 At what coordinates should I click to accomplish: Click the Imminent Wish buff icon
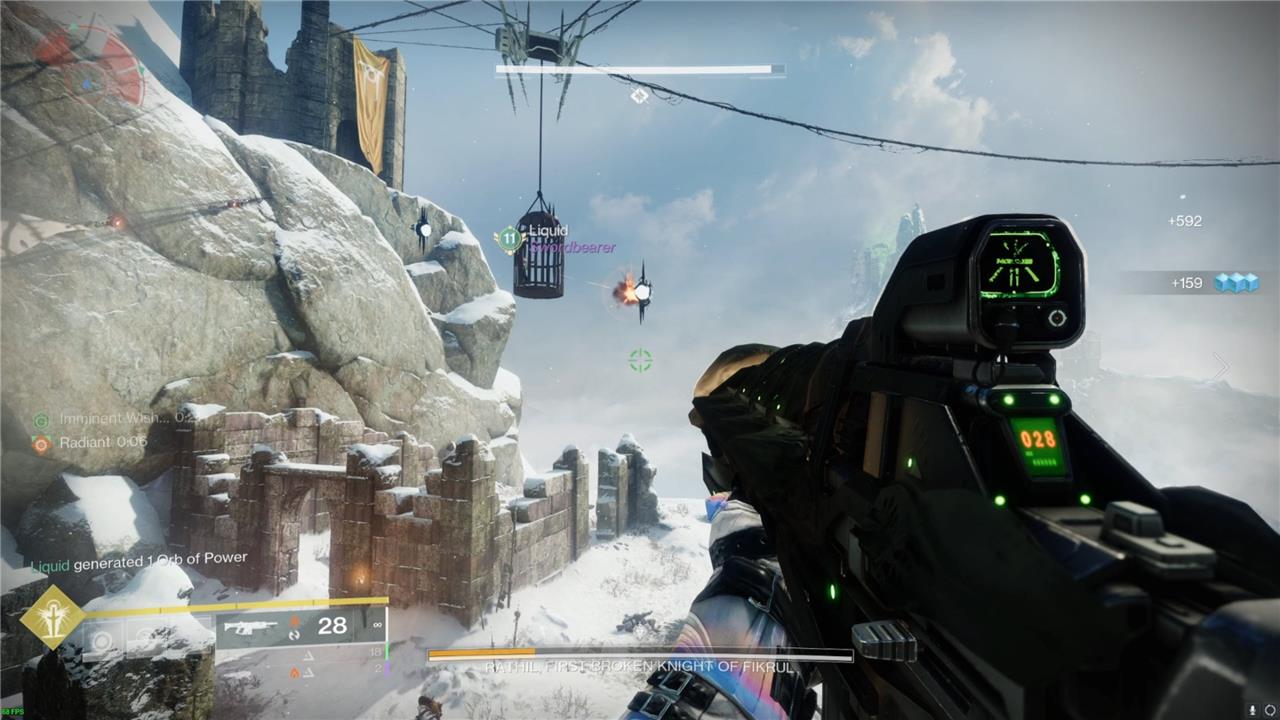click(x=41, y=420)
